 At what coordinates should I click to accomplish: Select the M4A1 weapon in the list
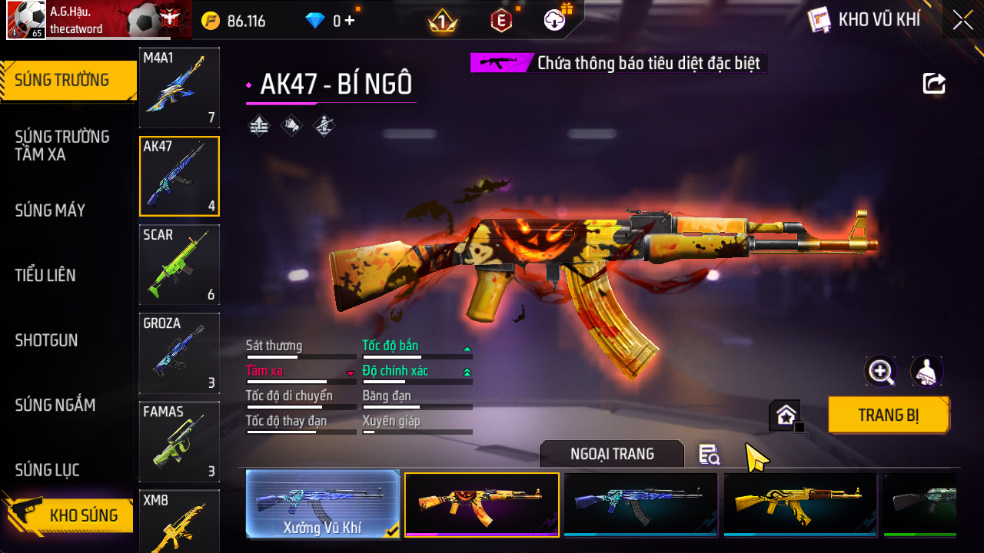click(179, 87)
